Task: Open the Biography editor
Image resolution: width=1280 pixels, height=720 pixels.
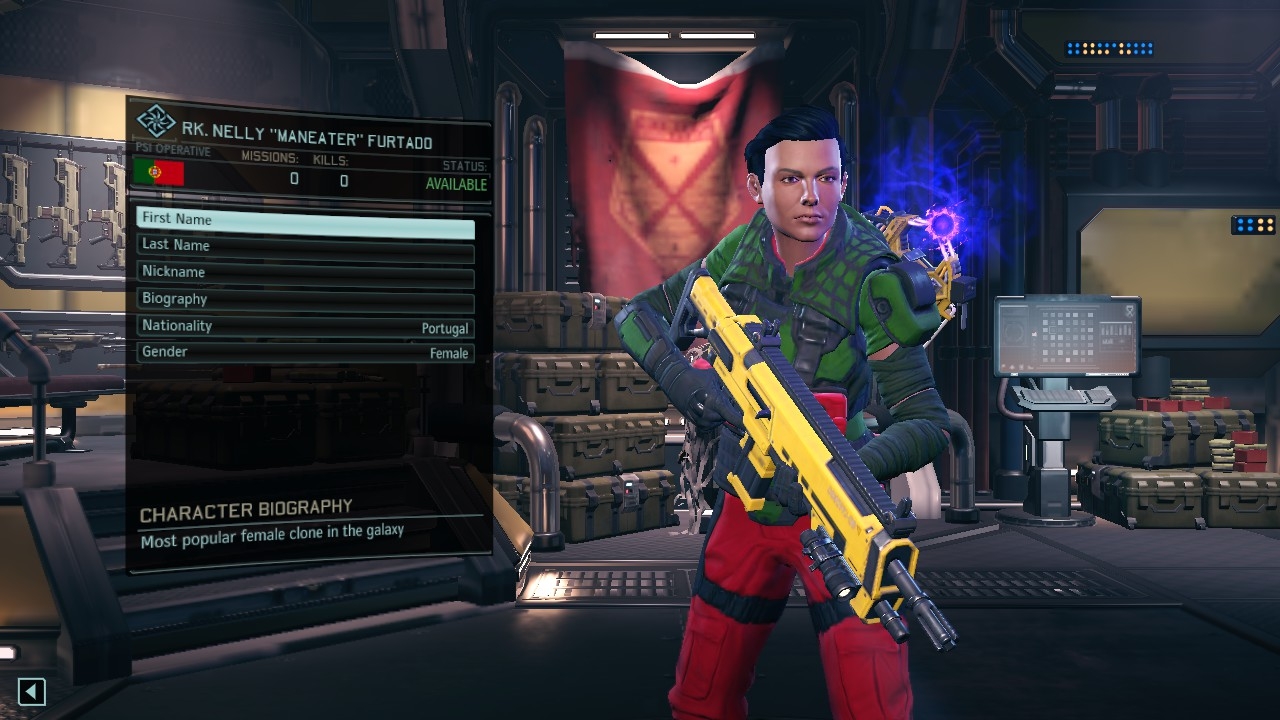Action: point(305,300)
